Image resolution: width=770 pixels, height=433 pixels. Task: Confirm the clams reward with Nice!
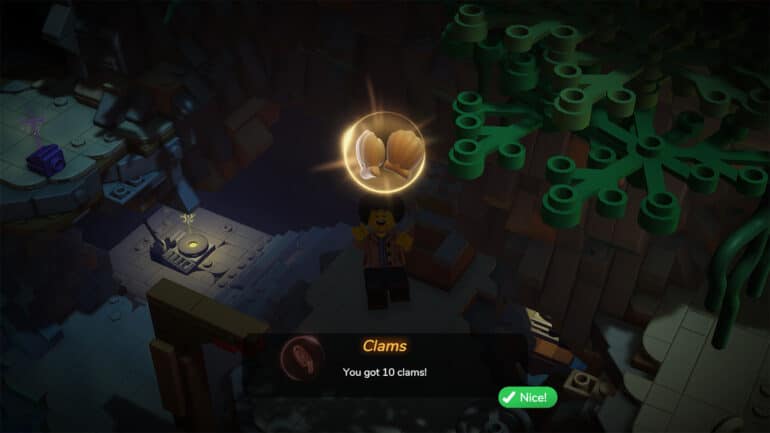(x=527, y=397)
